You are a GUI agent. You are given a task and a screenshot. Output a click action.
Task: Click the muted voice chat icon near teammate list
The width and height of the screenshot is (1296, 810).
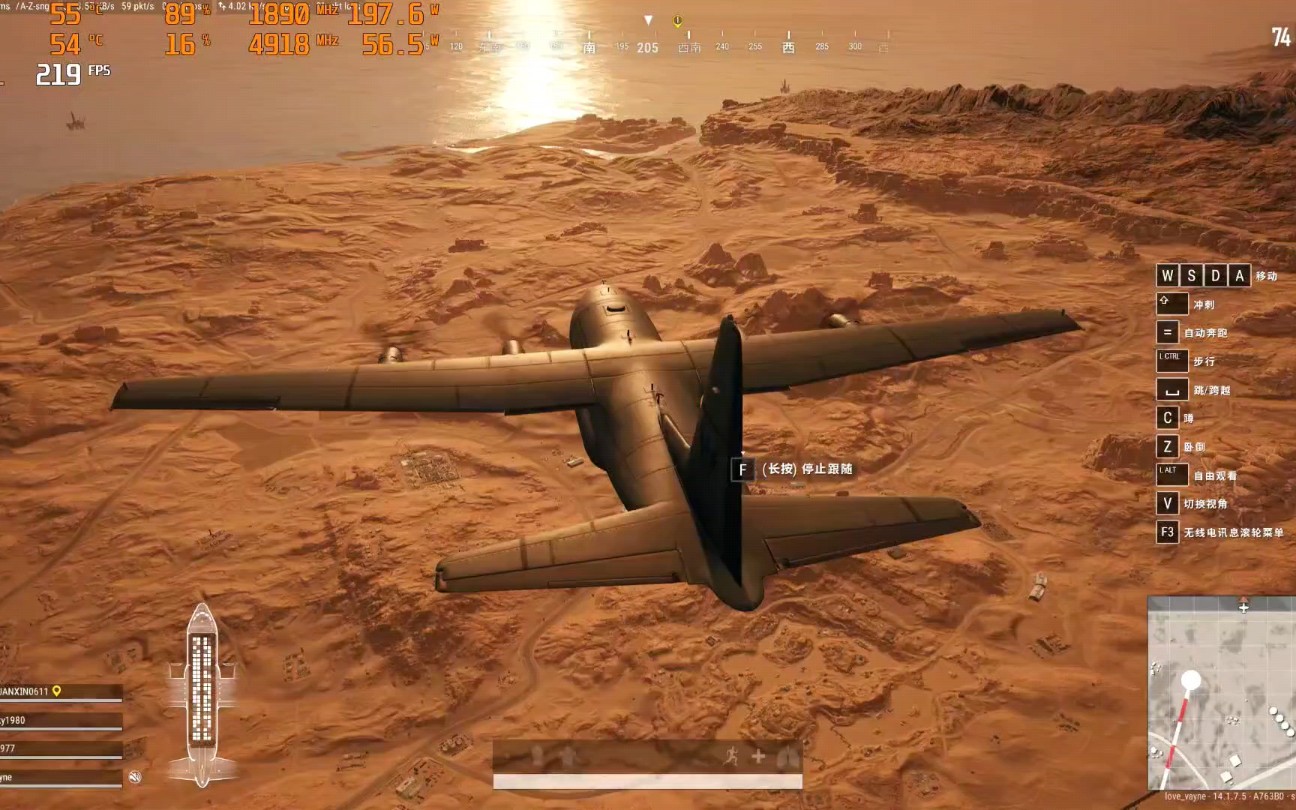point(133,778)
